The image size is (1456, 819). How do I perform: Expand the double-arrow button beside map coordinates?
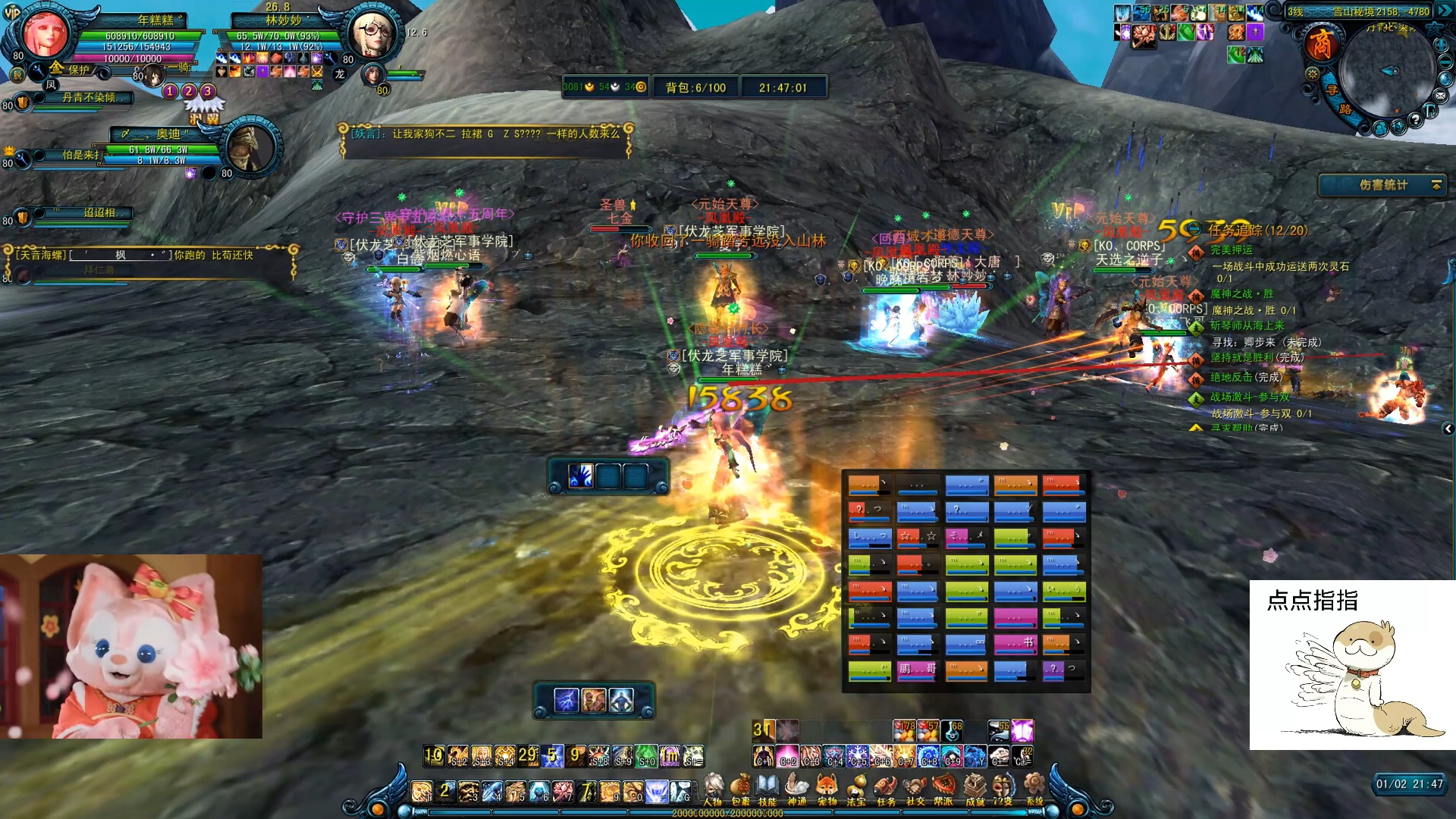click(x=1444, y=11)
